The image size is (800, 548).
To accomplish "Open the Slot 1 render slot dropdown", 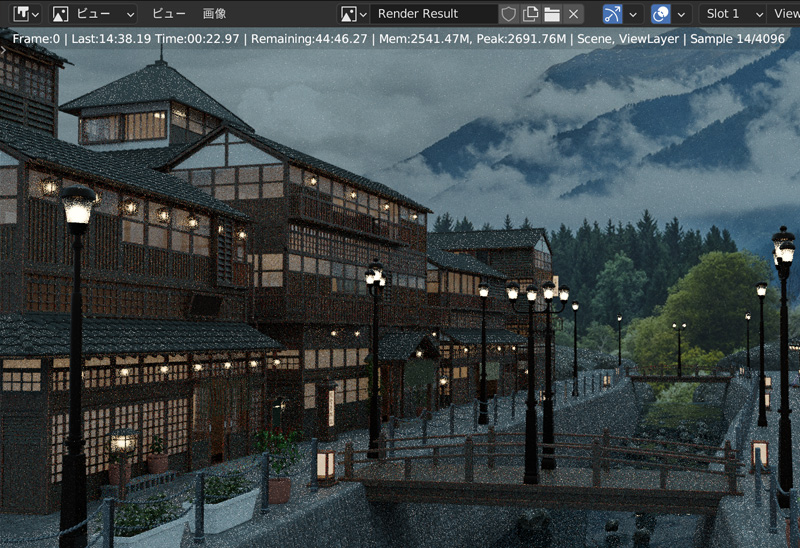I will click(x=733, y=14).
